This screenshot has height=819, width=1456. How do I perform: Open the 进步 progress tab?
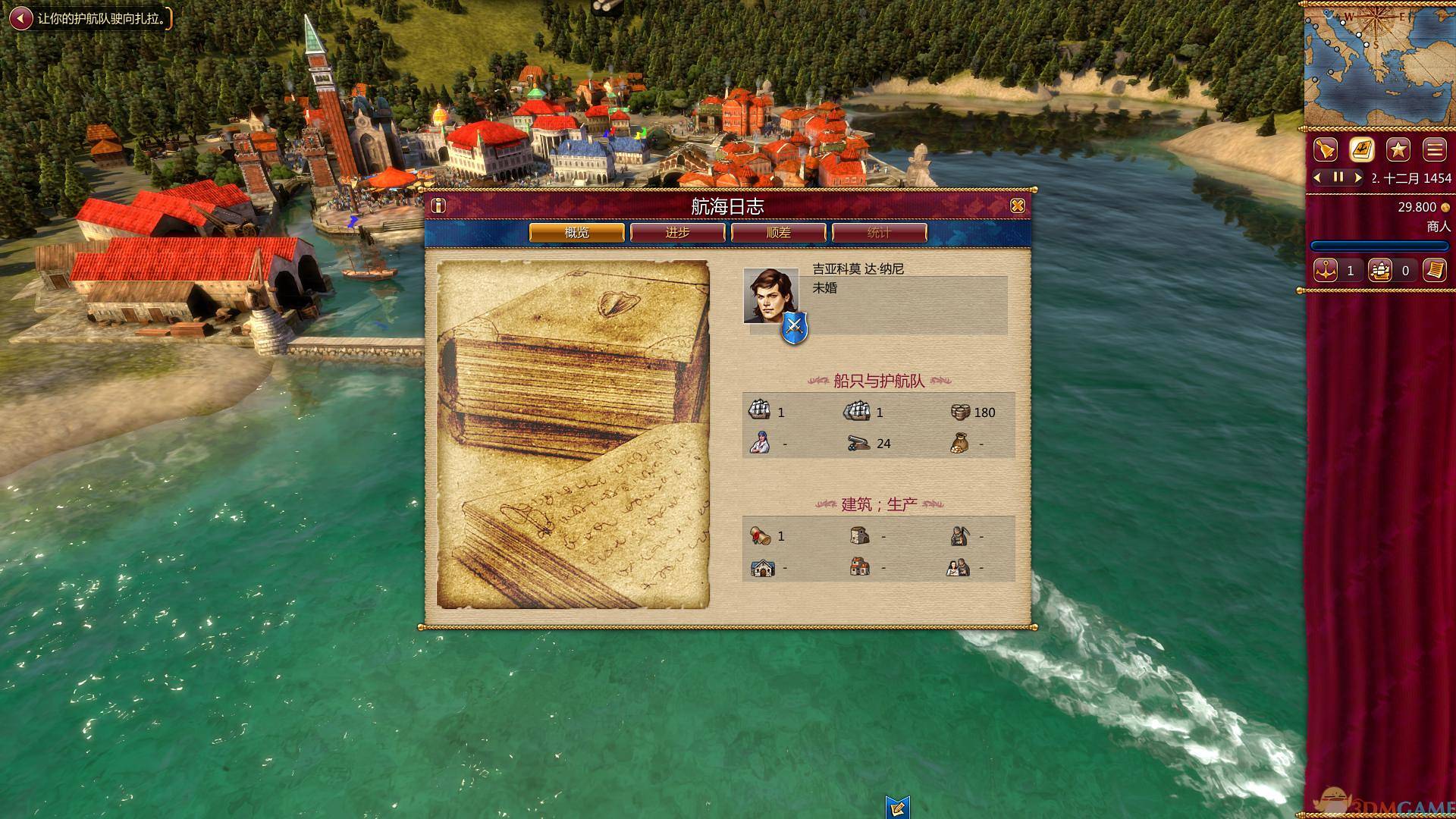tap(677, 233)
